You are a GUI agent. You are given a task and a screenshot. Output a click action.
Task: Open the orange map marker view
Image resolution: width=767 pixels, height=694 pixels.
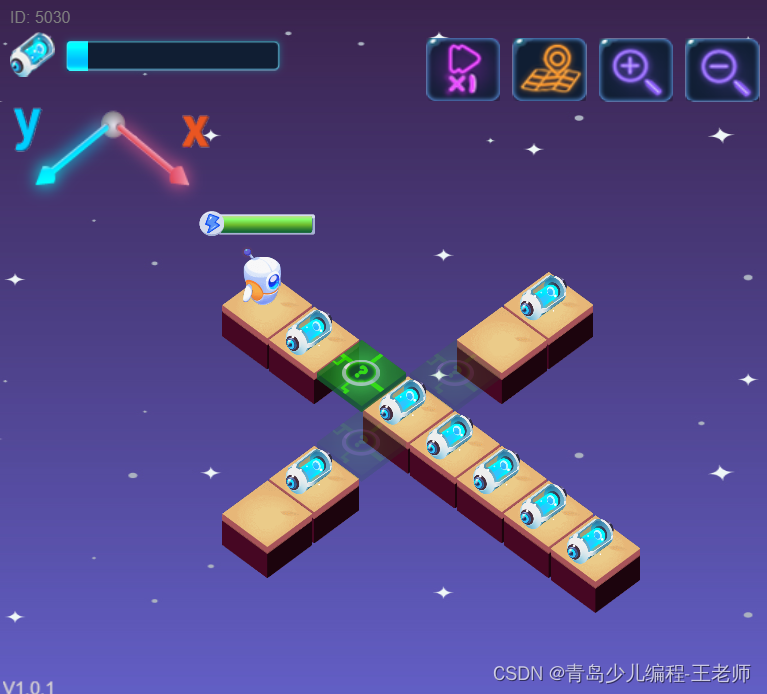[549, 69]
